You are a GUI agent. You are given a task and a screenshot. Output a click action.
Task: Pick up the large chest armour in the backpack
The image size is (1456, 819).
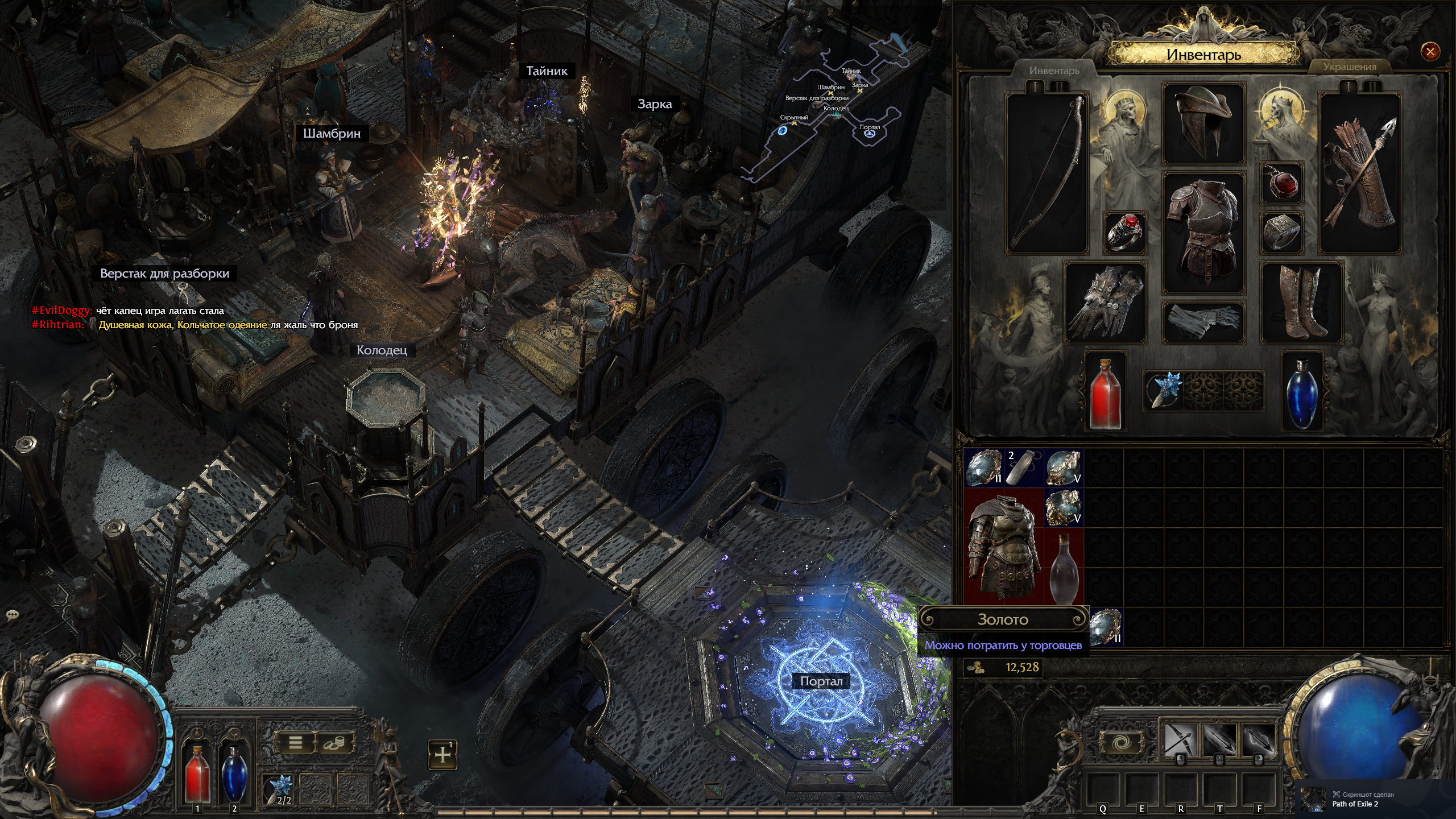pos(1004,547)
